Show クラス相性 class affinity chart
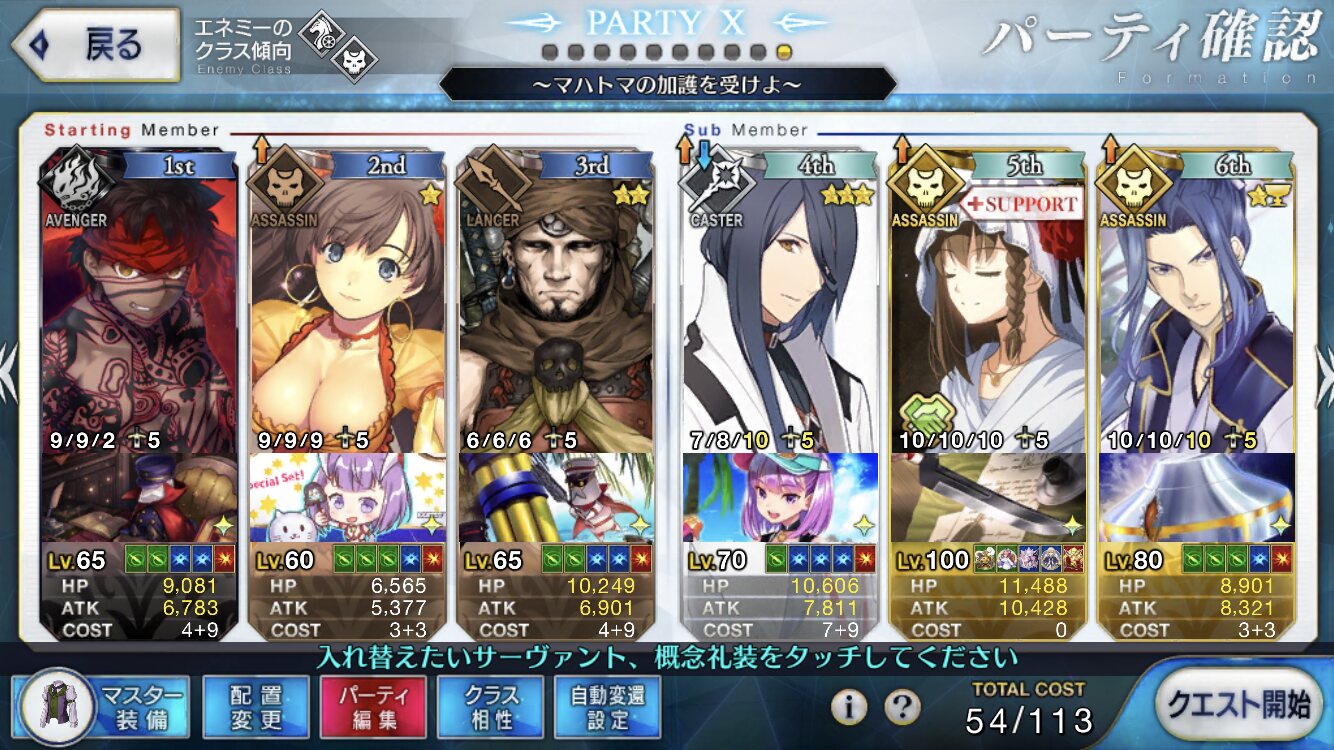Screen dimensions: 1334x750 click(491, 706)
